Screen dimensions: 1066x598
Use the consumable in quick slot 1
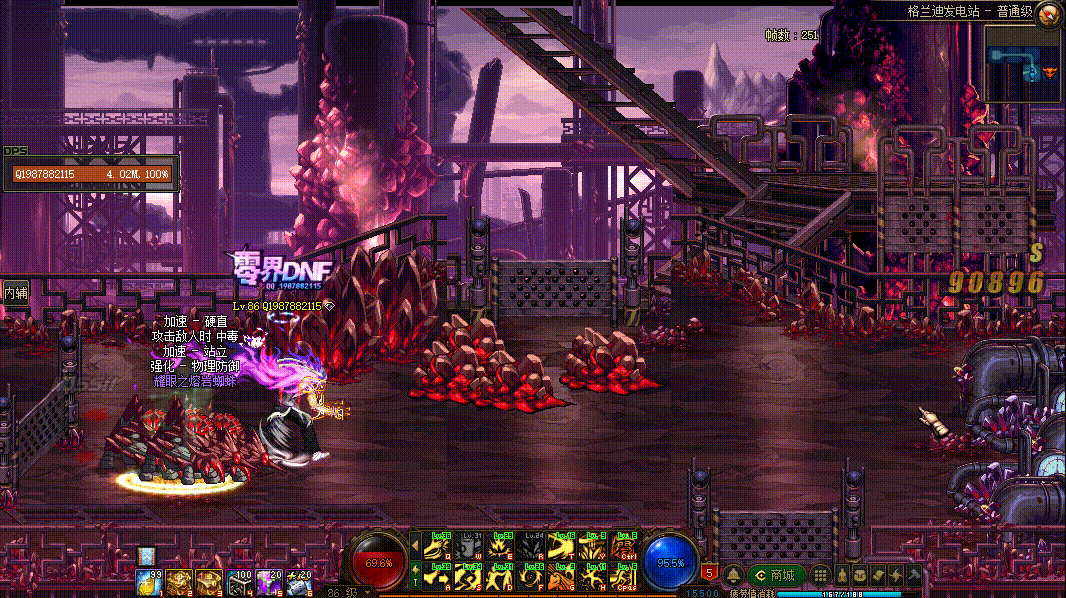[150, 580]
